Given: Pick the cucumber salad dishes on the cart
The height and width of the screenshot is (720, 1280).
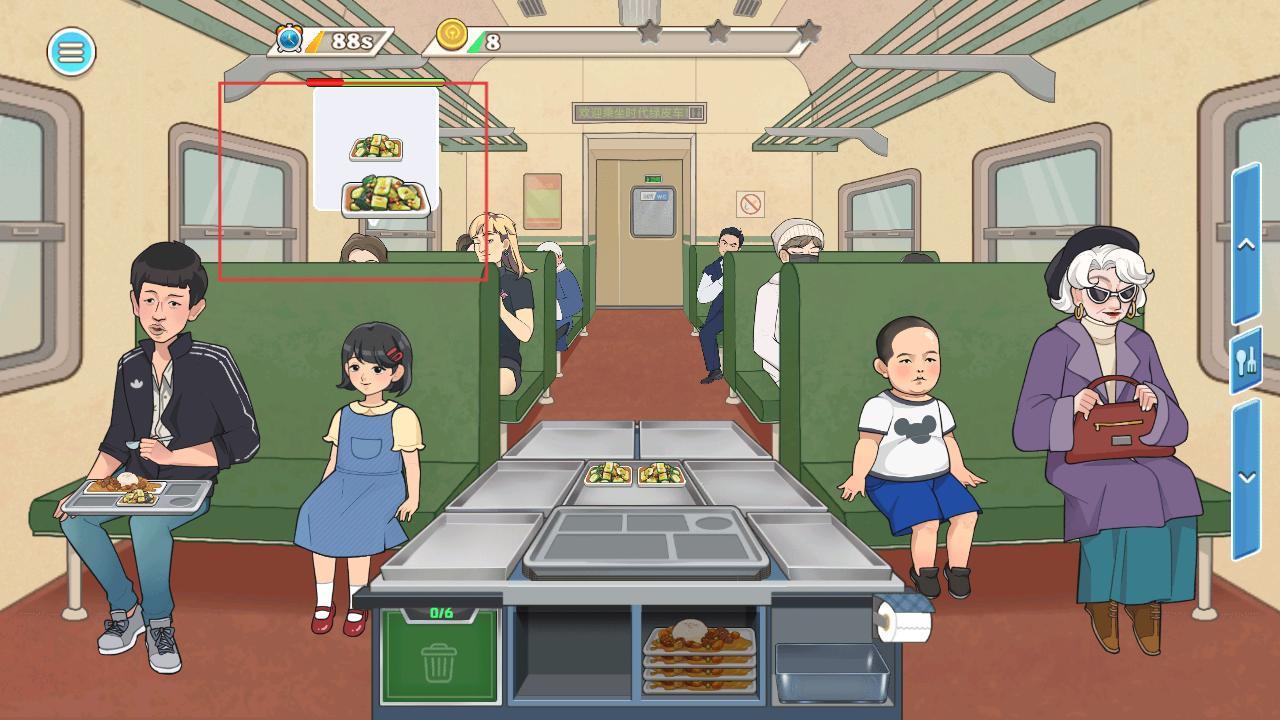Looking at the screenshot, I should tap(635, 474).
